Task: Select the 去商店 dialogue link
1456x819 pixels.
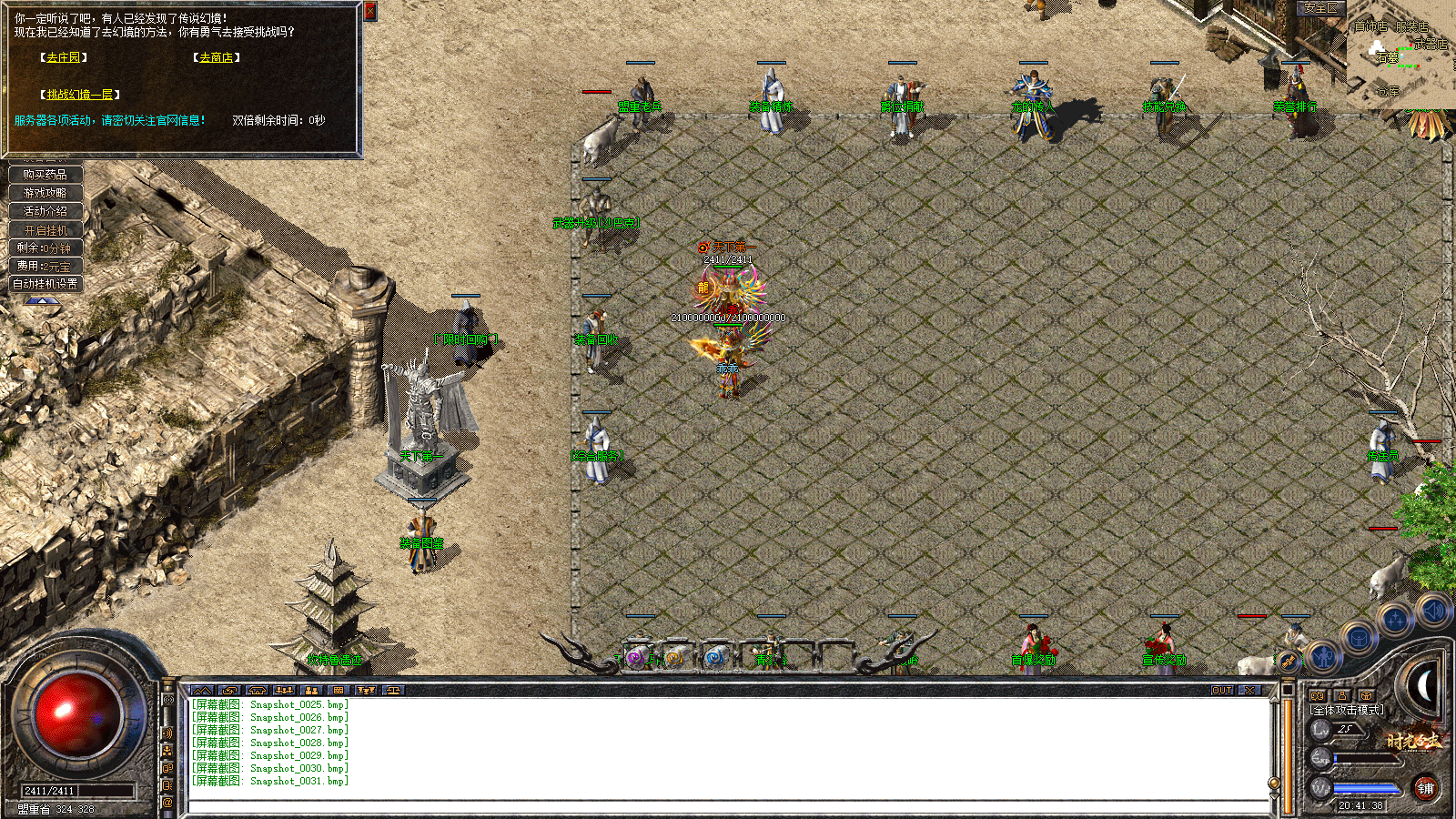Action: click(x=216, y=57)
